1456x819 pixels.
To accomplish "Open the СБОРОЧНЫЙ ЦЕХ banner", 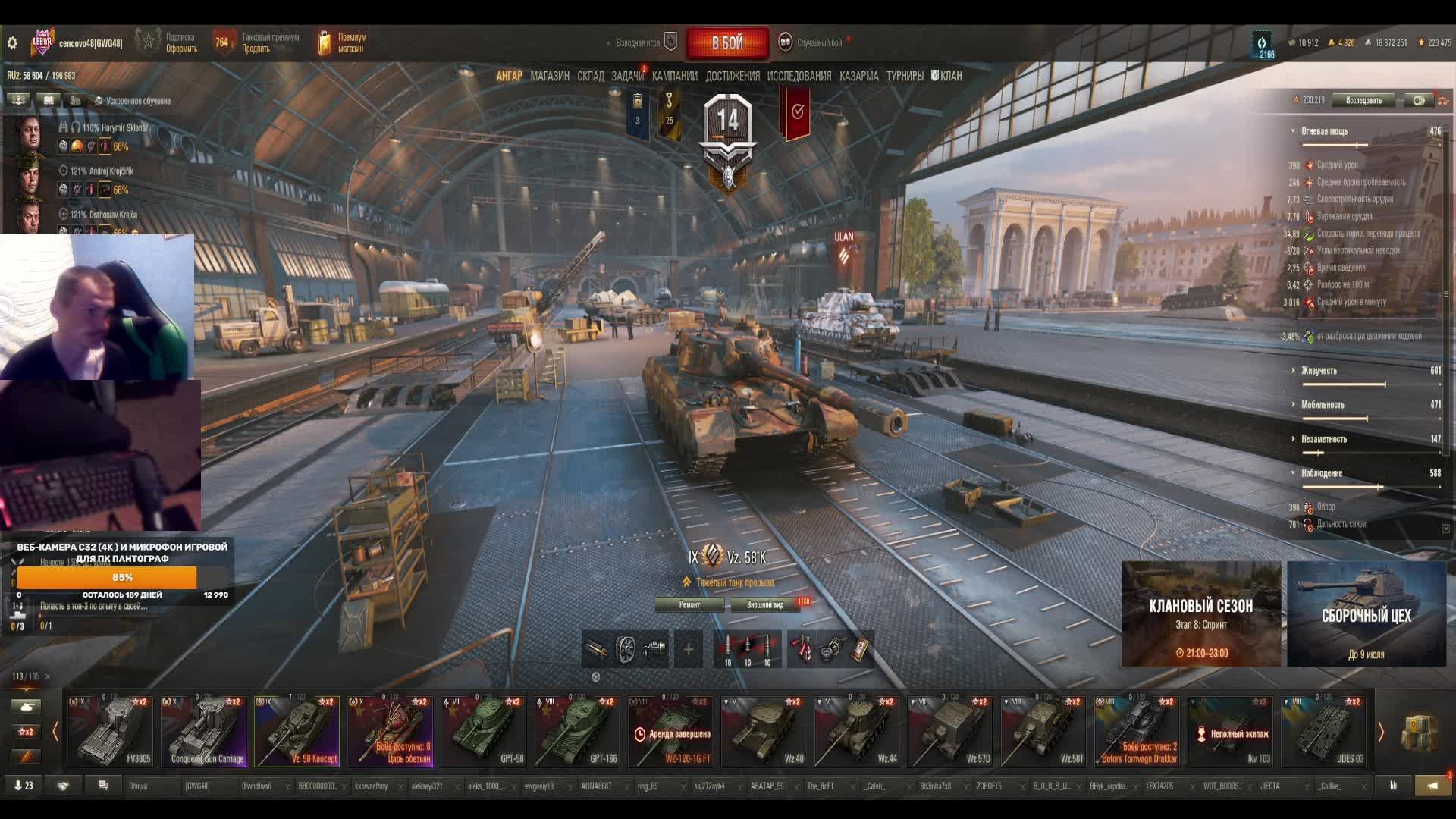I will click(1366, 614).
